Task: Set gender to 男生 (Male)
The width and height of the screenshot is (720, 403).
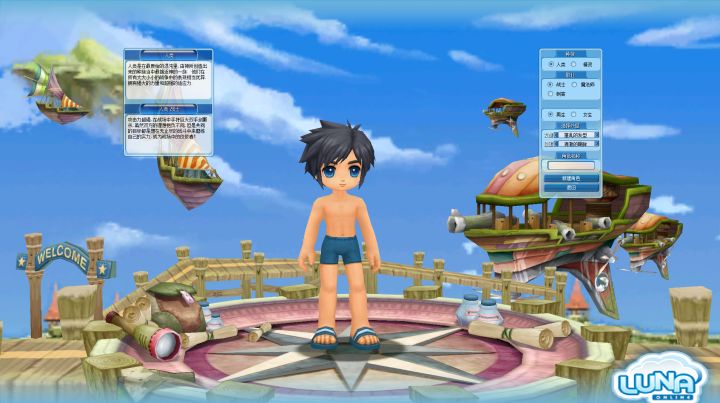Action: point(550,114)
